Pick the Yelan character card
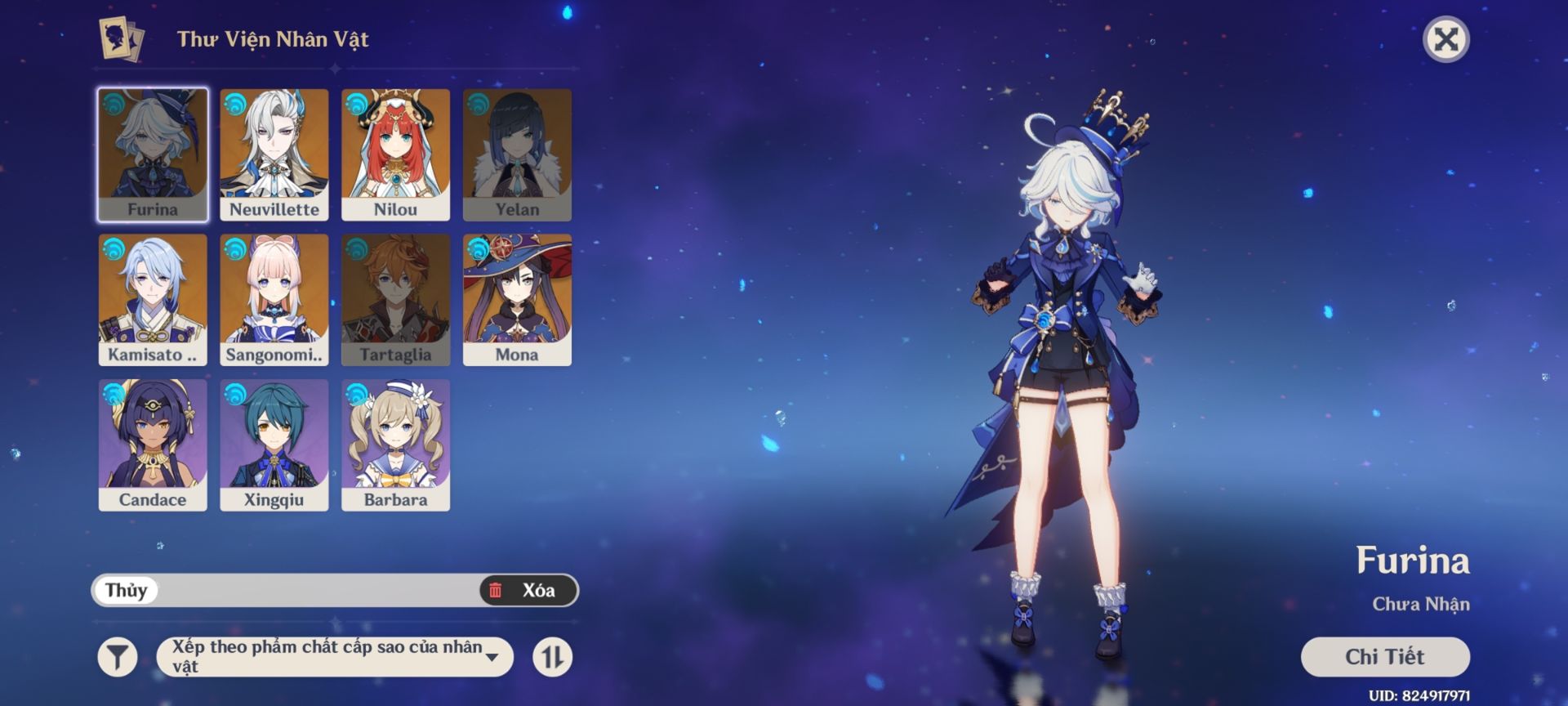Image resolution: width=1568 pixels, height=706 pixels. 517,154
